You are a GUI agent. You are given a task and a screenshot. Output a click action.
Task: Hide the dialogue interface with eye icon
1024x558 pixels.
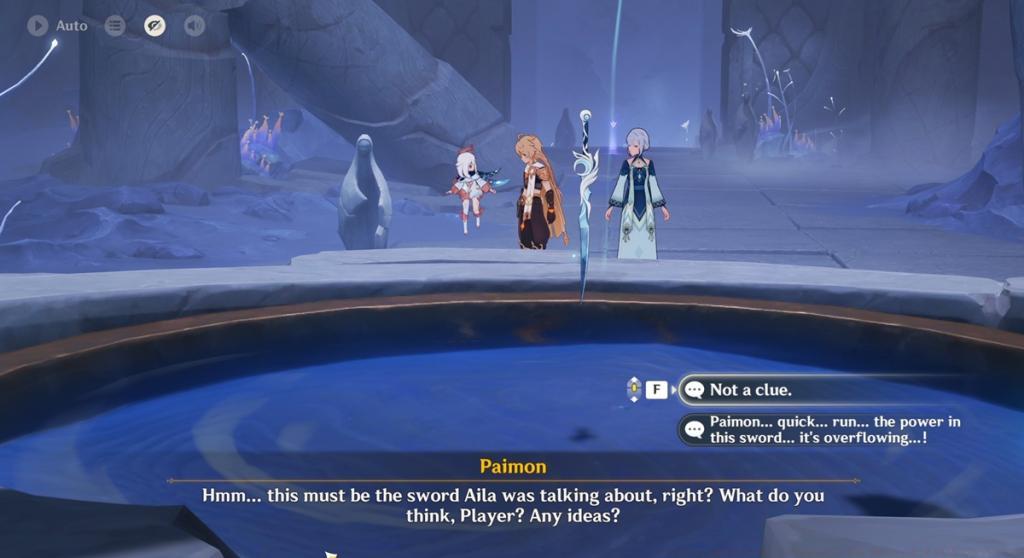(x=154, y=25)
